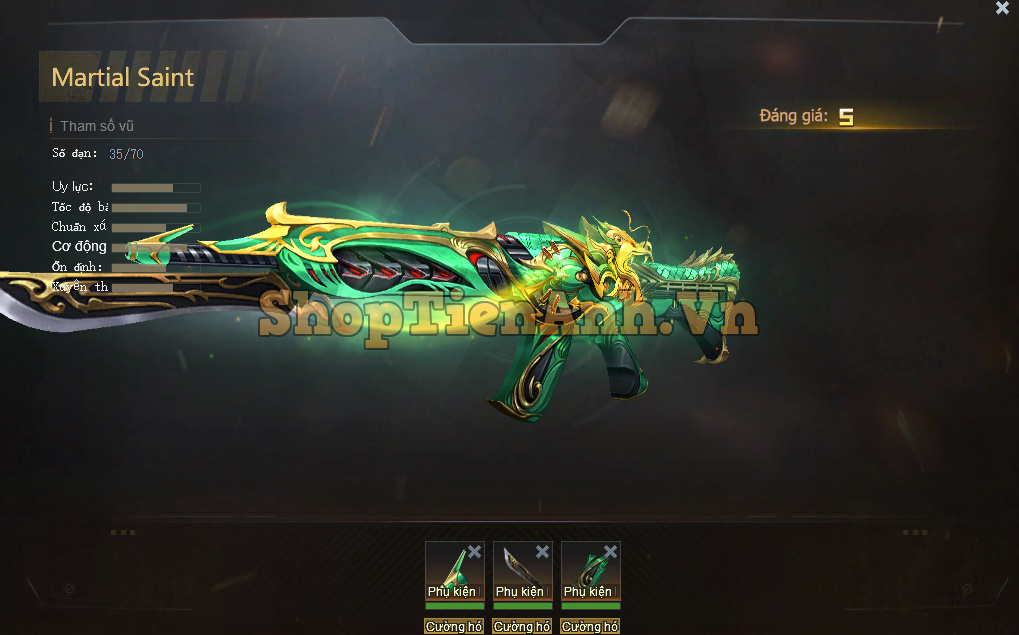Viewport: 1019px width, 635px height.
Task: Click Cường hóa under the green magazine accessory
Action: [x=590, y=627]
